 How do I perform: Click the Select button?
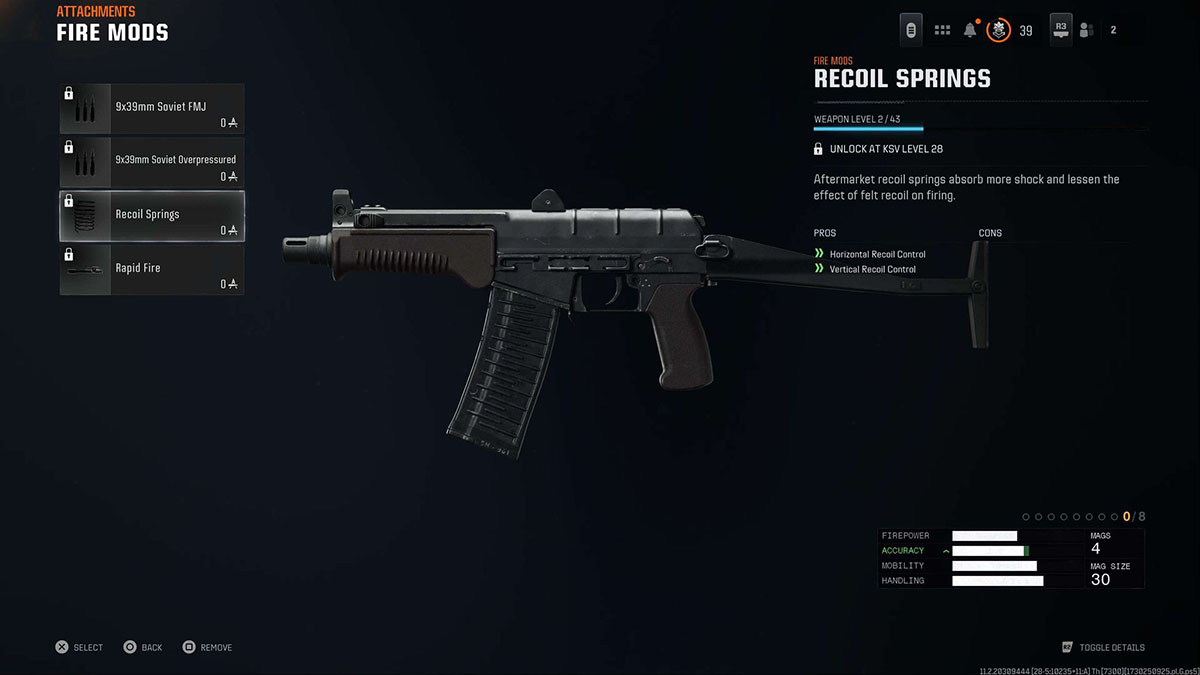[x=79, y=647]
